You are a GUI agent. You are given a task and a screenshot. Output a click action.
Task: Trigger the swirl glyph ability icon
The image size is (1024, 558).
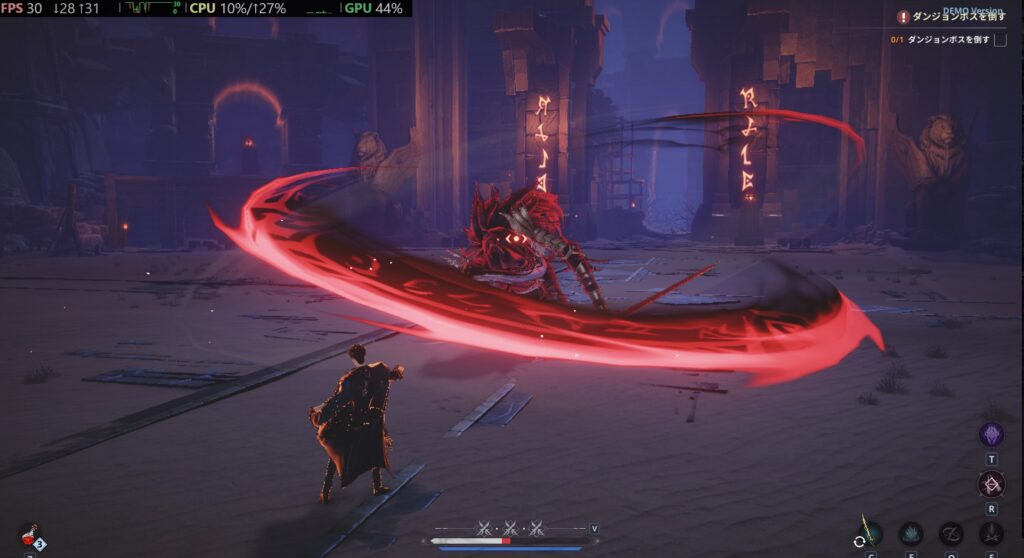point(951,534)
